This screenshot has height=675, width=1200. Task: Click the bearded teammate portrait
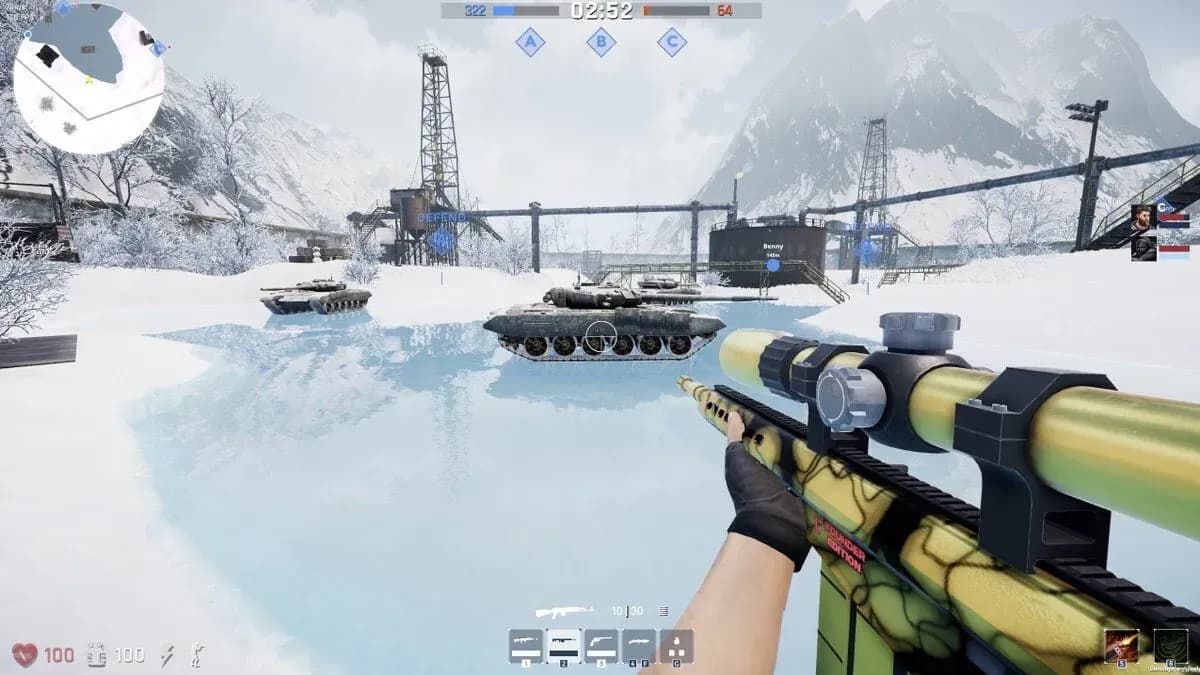[1144, 219]
